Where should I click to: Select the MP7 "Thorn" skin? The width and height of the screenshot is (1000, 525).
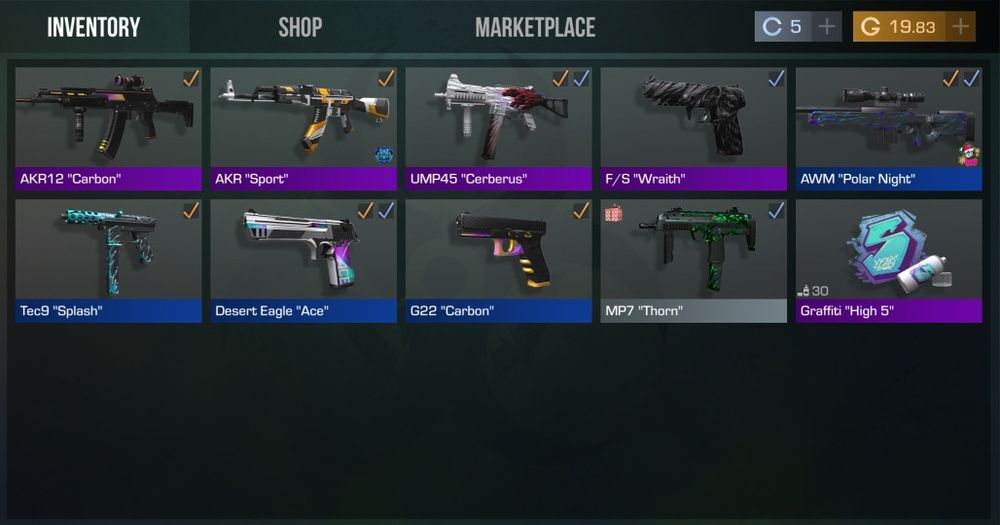[693, 260]
